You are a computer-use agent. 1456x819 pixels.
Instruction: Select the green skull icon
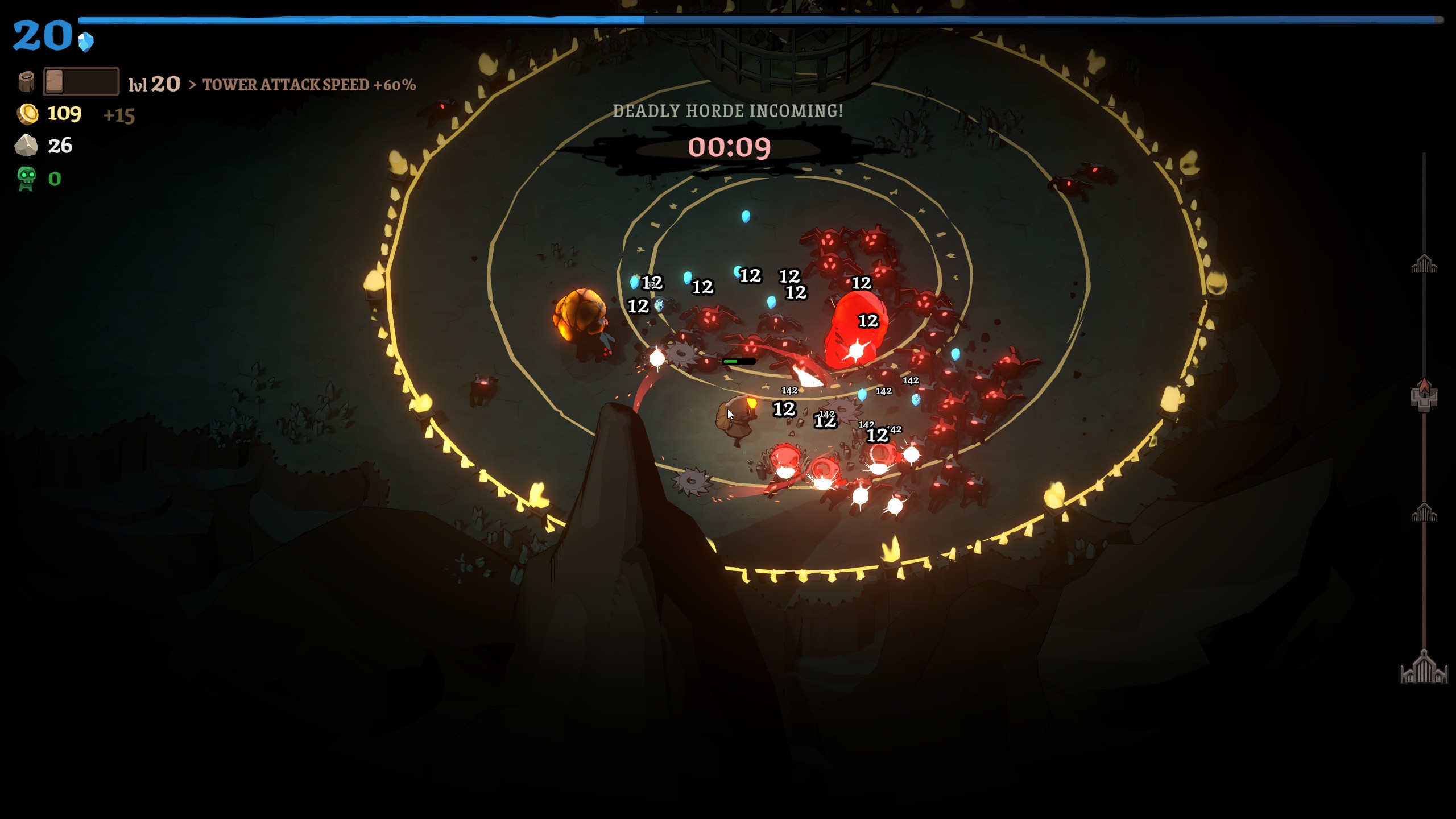coord(26,179)
